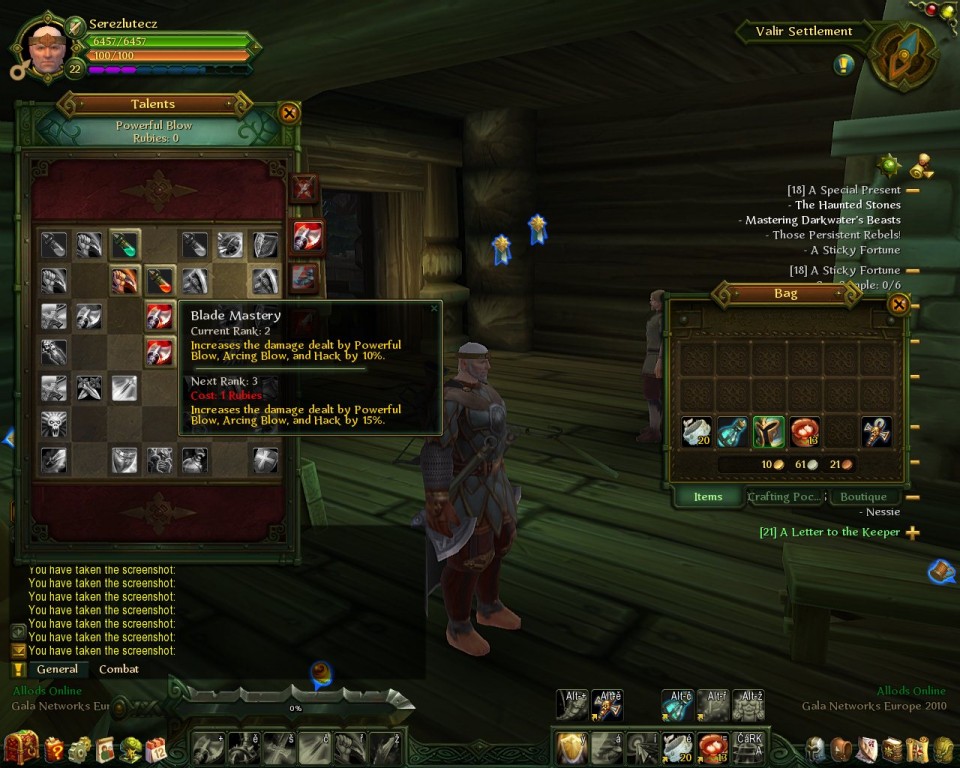The height and width of the screenshot is (768, 960).
Task: Click the calendar icon in bottom bar
Action: pyautogui.click(x=156, y=749)
